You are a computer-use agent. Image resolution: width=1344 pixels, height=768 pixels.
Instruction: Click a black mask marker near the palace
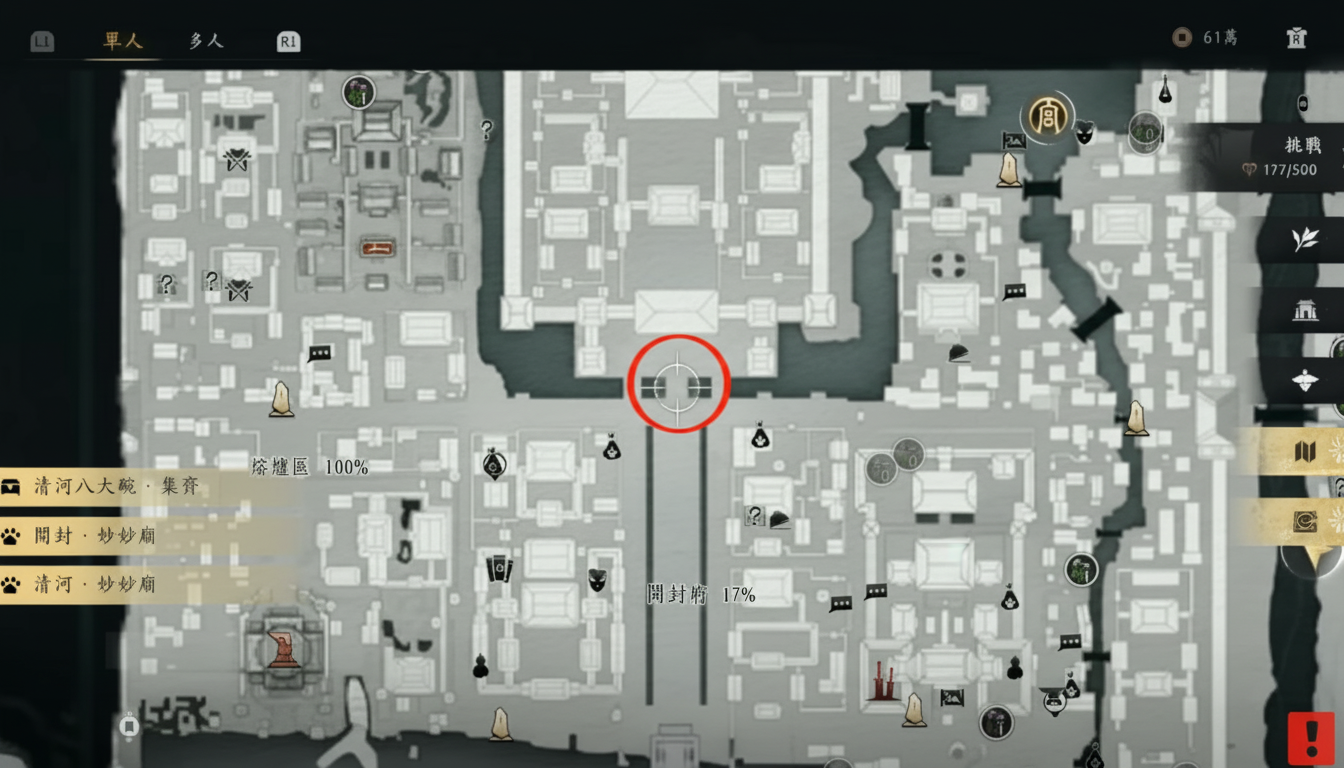click(x=1085, y=132)
